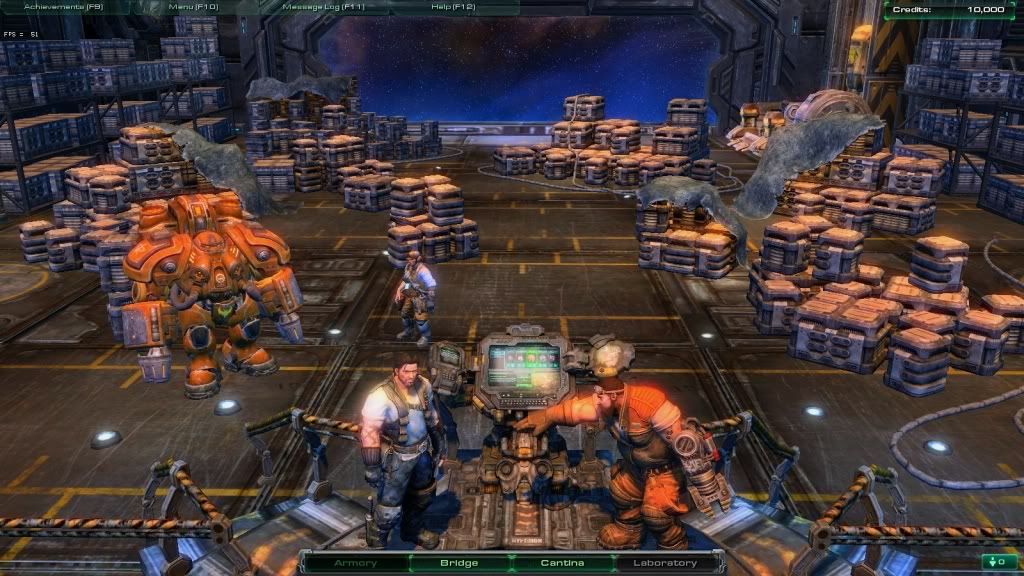Select the Armory room tab
This screenshot has width=1024, height=576.
click(356, 563)
